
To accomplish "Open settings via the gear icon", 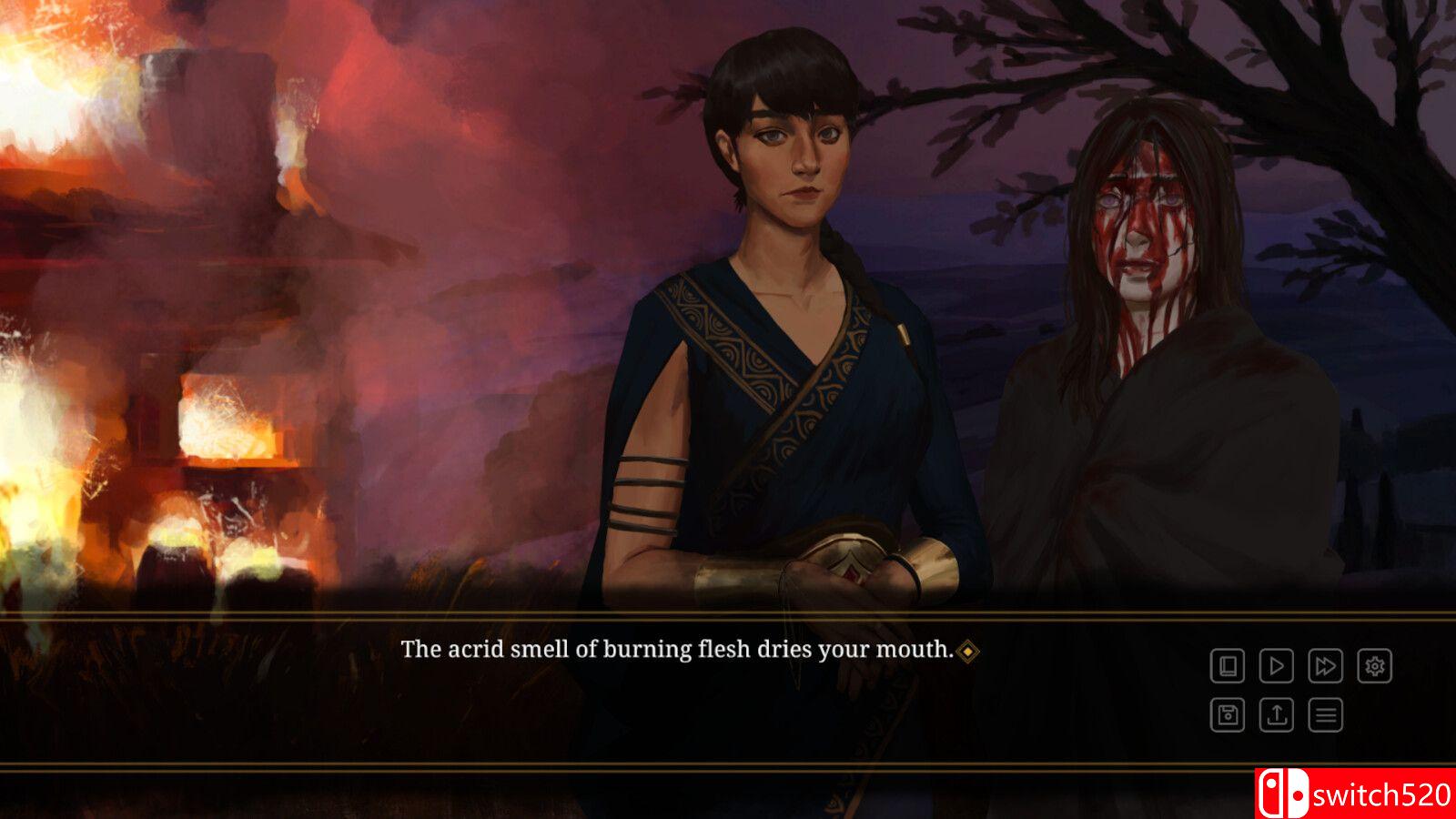I will (1374, 666).
